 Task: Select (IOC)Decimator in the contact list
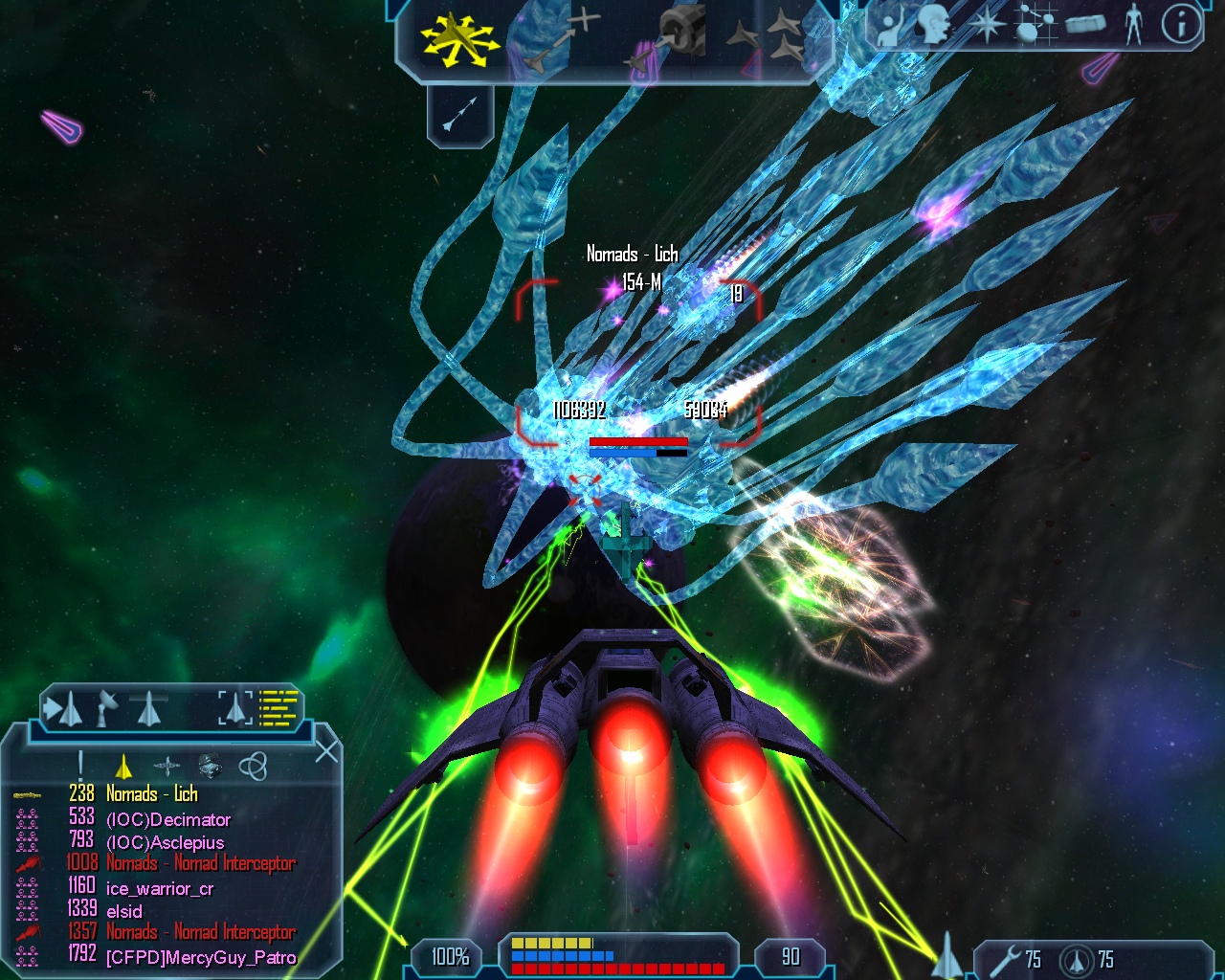tap(167, 819)
